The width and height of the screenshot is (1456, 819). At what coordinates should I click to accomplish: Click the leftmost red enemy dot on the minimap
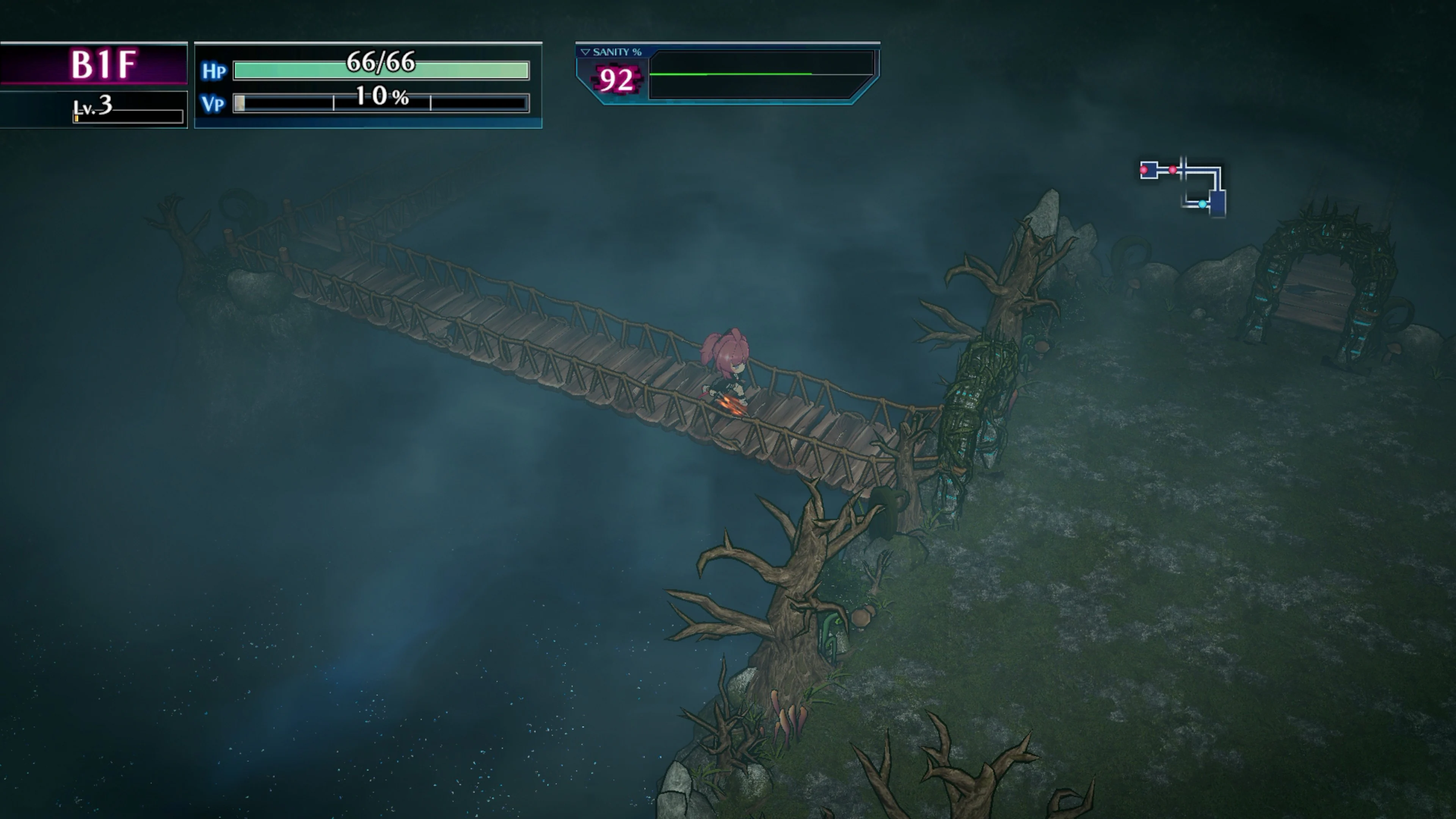tap(1144, 170)
